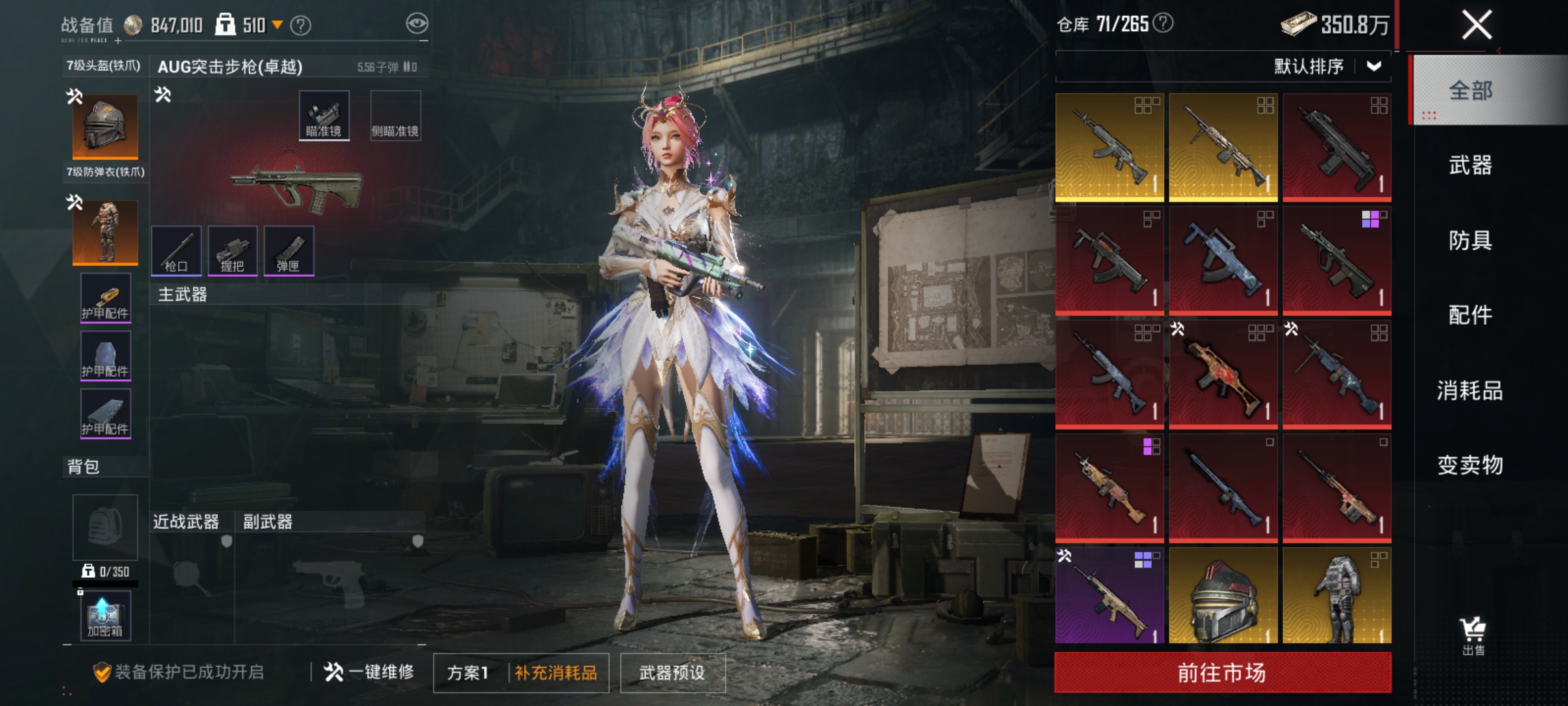The width and height of the screenshot is (1568, 706).
Task: Show the 消耗品 category
Action: [1470, 390]
